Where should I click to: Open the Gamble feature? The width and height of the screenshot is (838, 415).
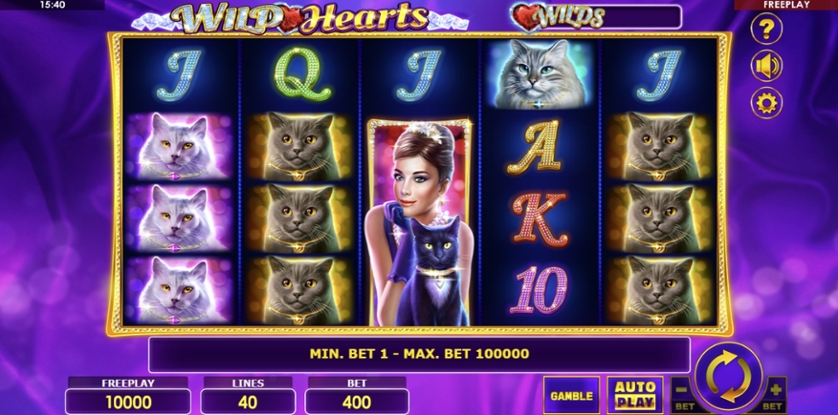[572, 394]
